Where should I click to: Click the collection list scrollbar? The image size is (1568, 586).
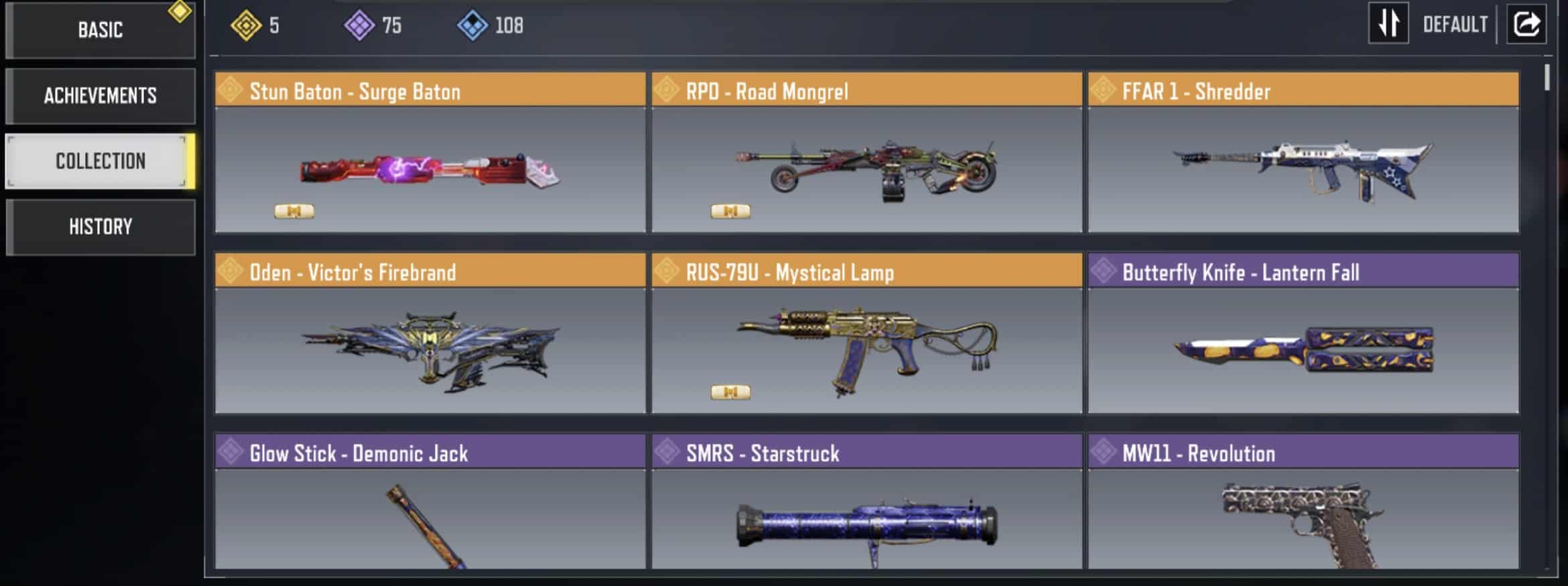point(1547,78)
